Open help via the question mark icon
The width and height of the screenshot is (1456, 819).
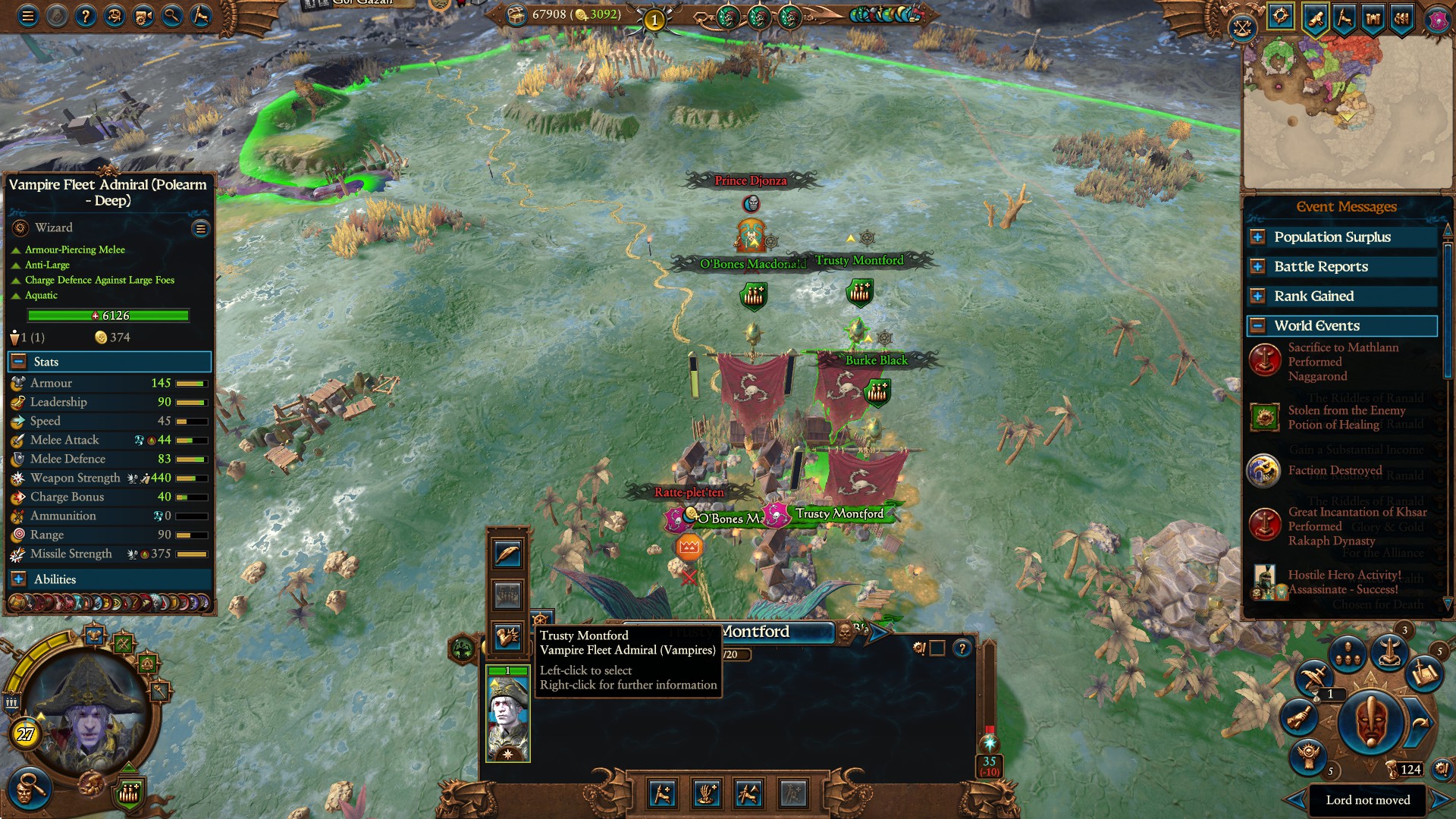(86, 15)
